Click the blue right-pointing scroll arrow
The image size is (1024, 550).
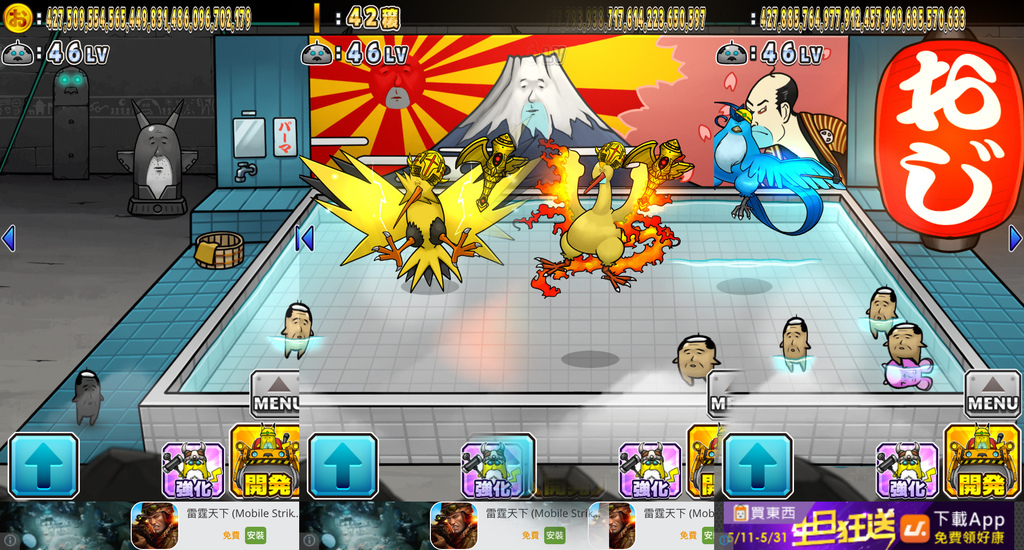[x=1015, y=238]
